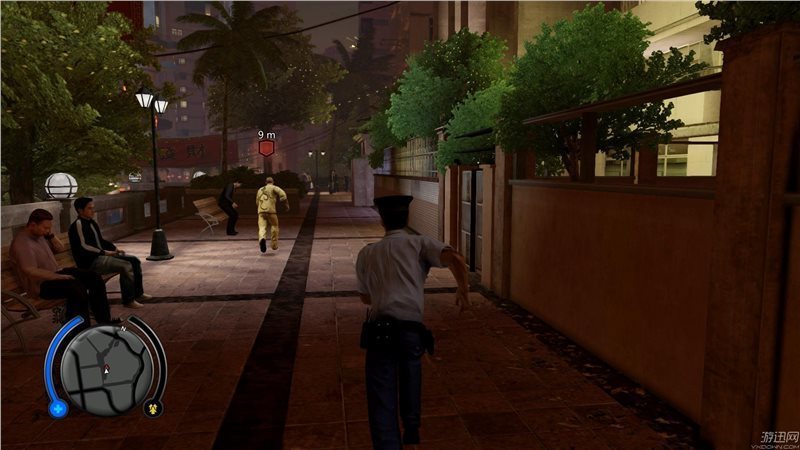
Task: Select the red objective marker showing 9 m
Action: point(267,148)
